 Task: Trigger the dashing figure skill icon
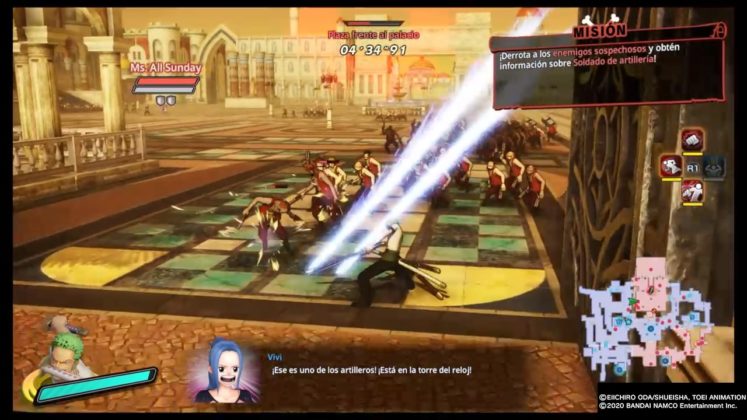(x=669, y=167)
